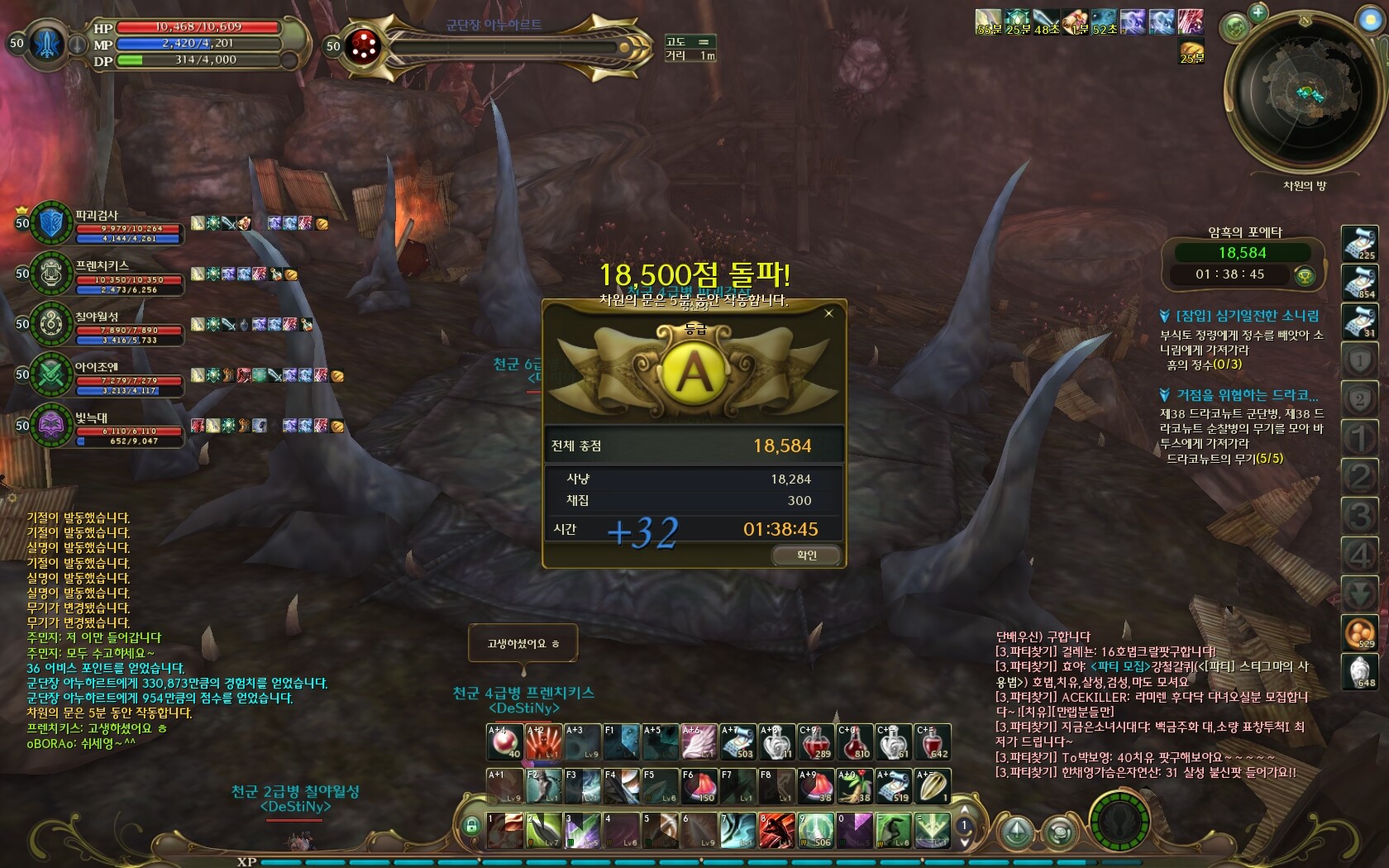Use the scroll item with 503 count
The width and height of the screenshot is (1389, 868).
[737, 742]
